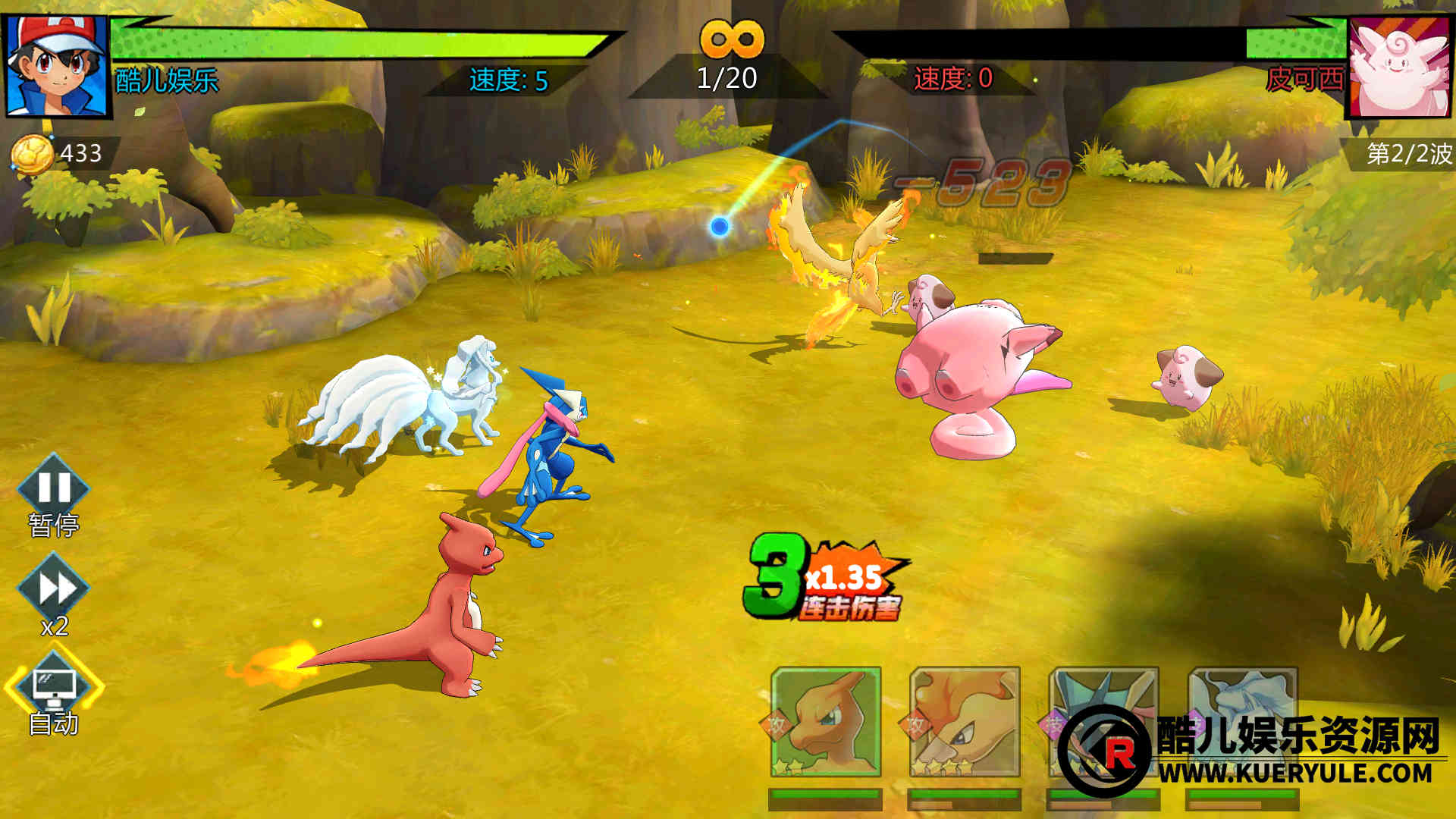This screenshot has width=1456, height=819.
Task: Activate the Moltres skill card
Action: click(x=965, y=722)
